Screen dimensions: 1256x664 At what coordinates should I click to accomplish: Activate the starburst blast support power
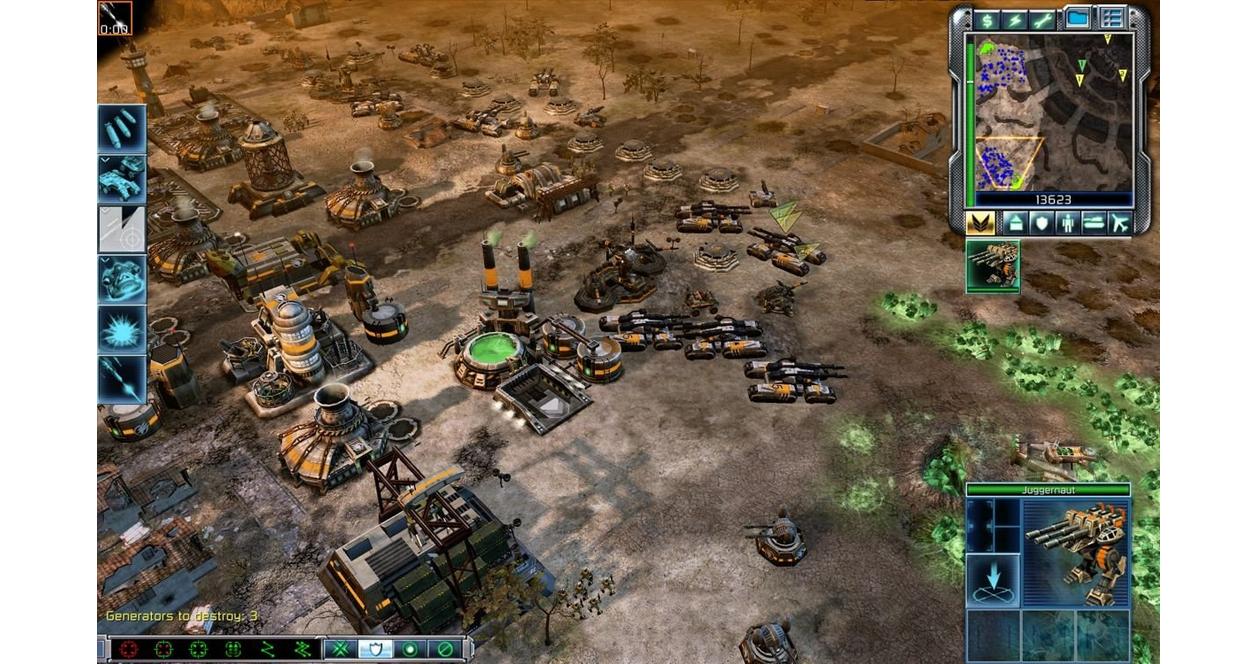click(x=122, y=329)
